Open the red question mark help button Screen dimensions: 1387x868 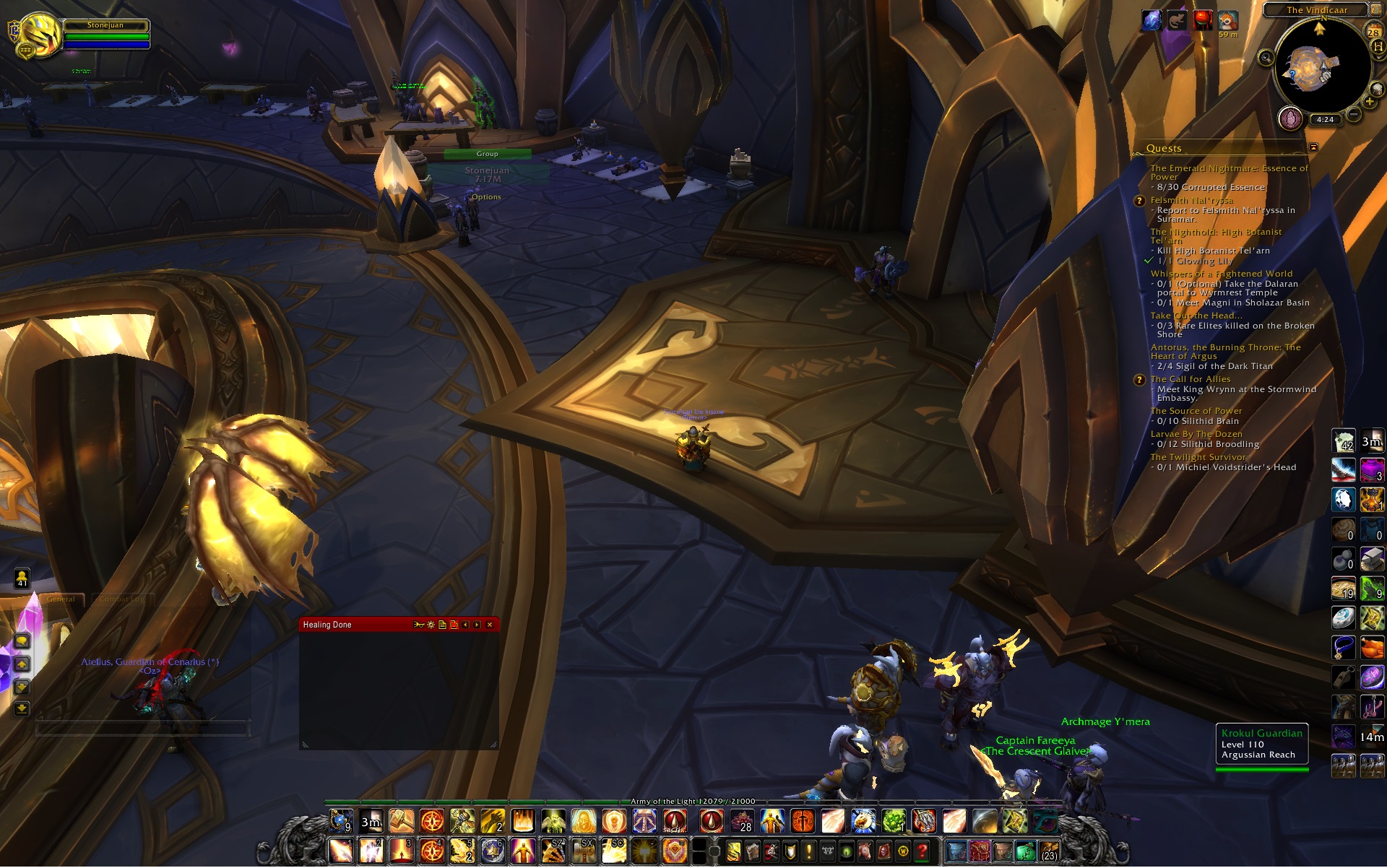click(x=922, y=852)
